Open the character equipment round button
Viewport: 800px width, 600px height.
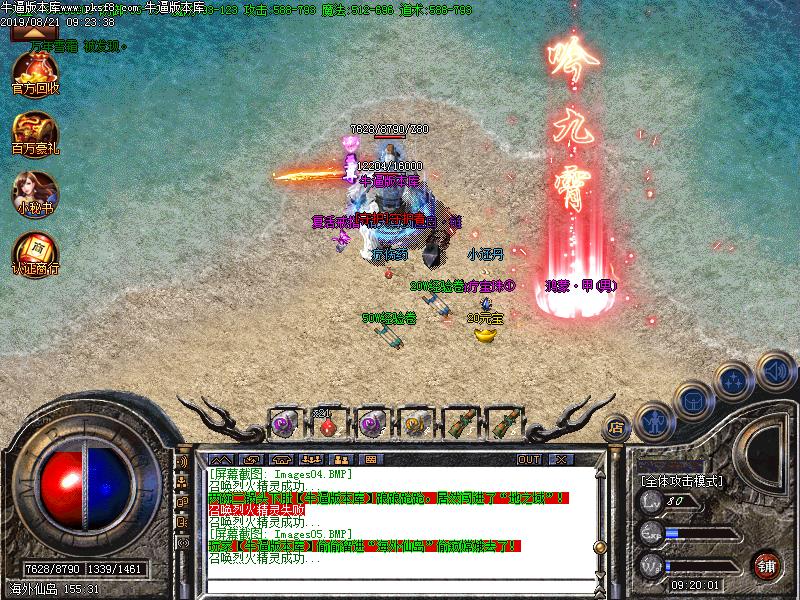pos(654,422)
